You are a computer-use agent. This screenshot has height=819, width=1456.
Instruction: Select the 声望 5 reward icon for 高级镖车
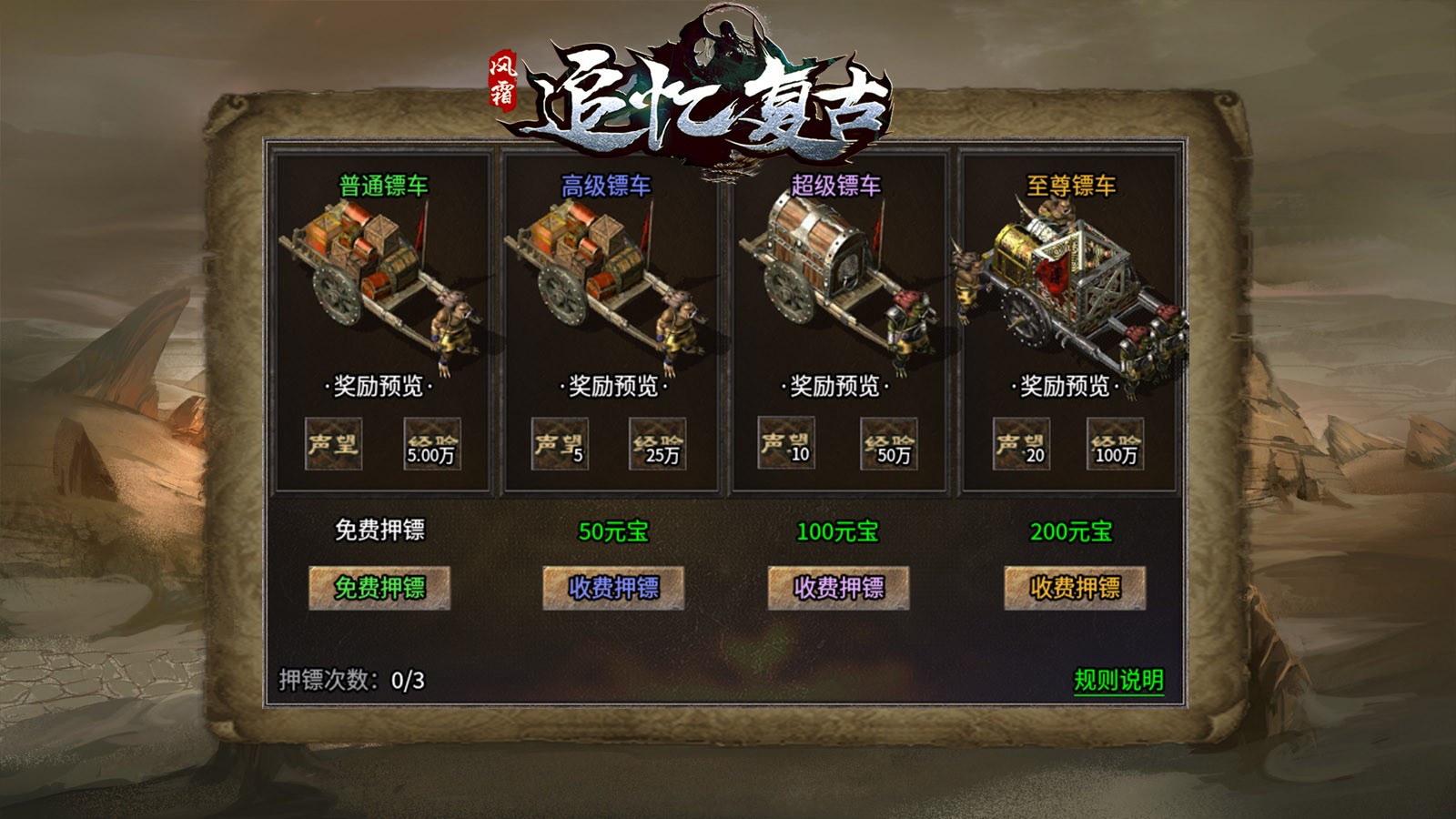pyautogui.click(x=562, y=445)
